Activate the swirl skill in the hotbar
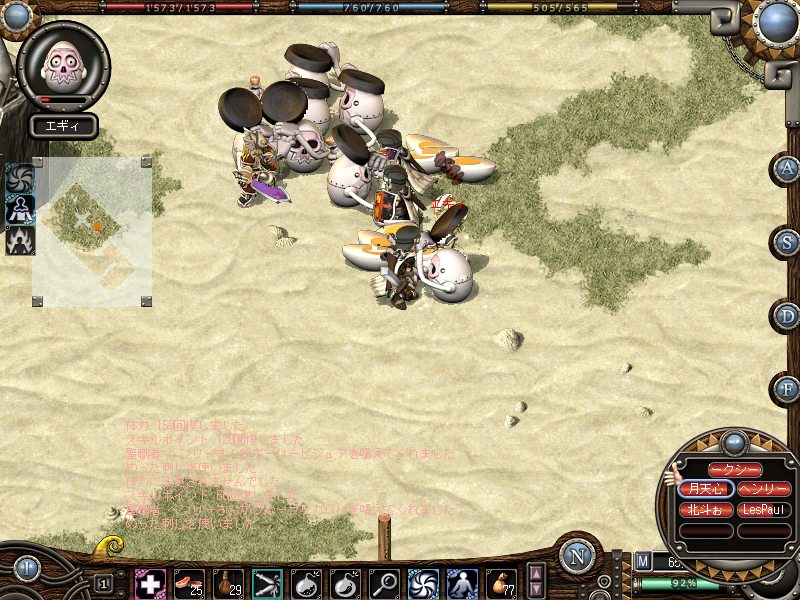The width and height of the screenshot is (800, 600). pos(423,583)
